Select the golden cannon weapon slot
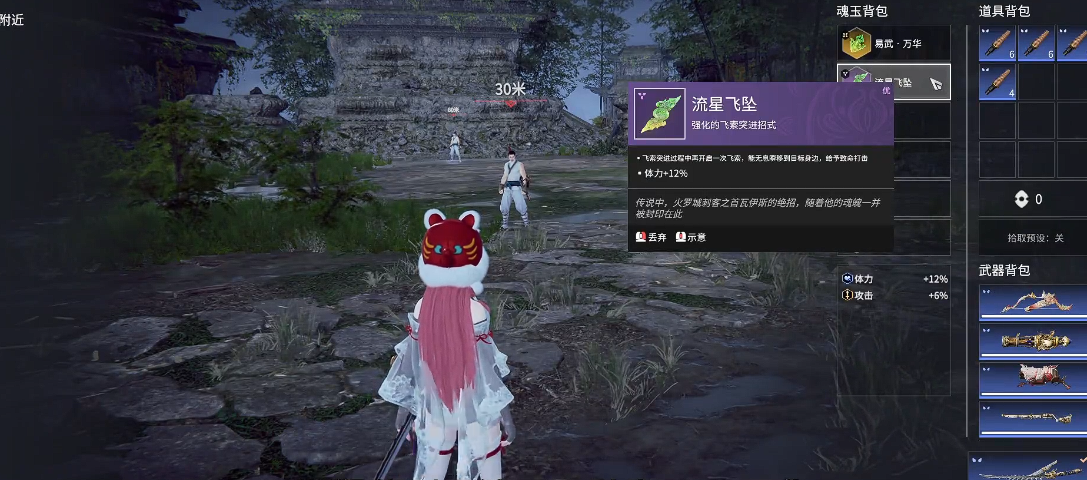 tap(1032, 341)
